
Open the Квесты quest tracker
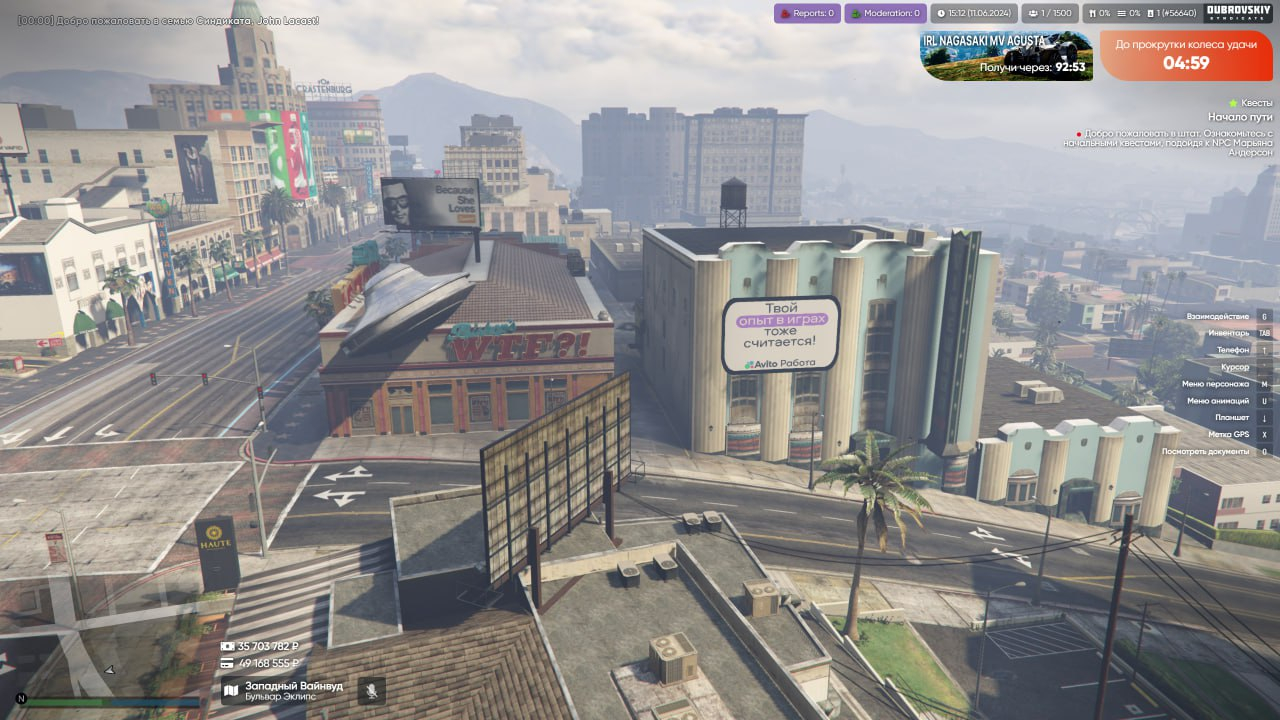(x=1251, y=103)
